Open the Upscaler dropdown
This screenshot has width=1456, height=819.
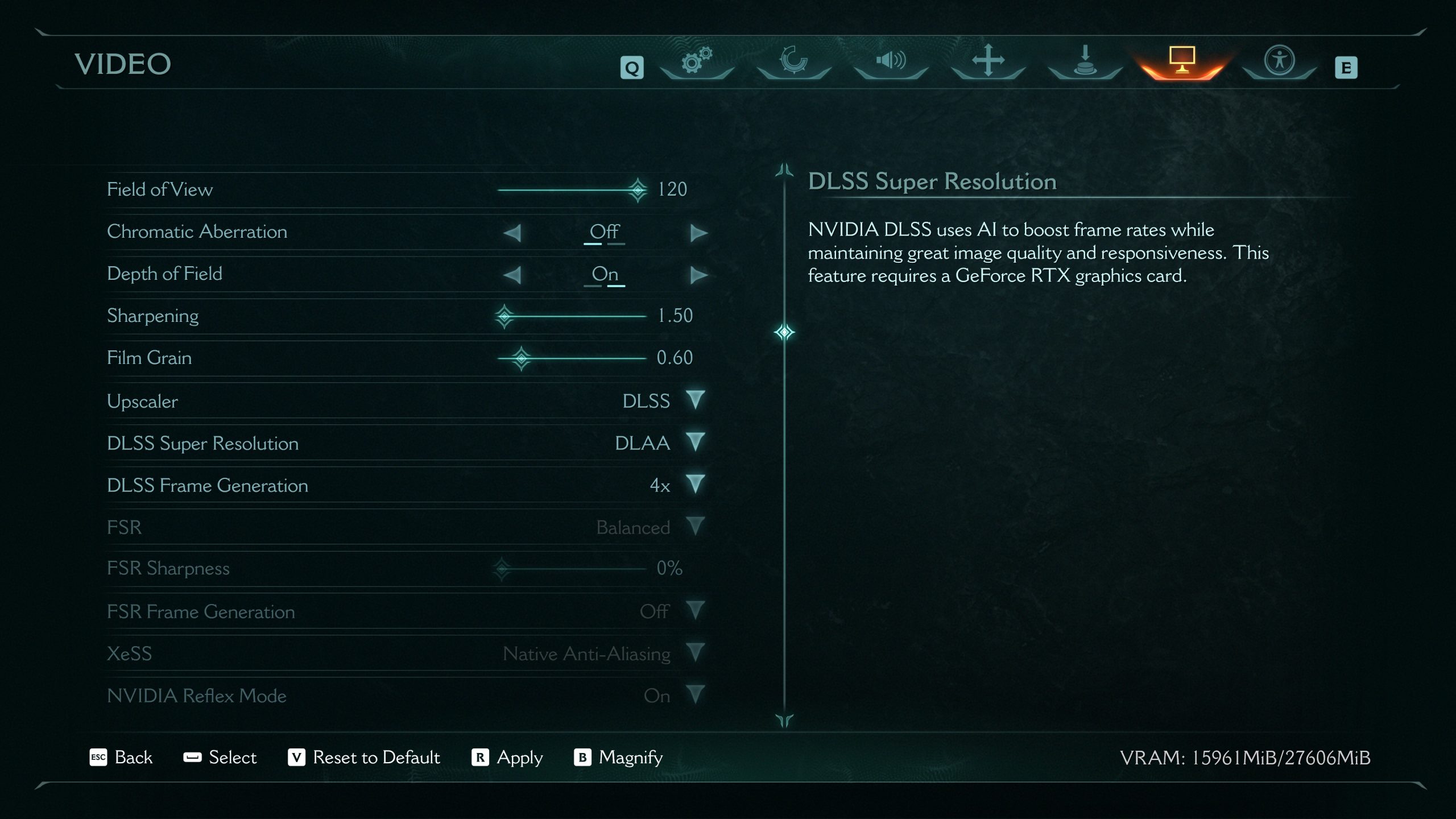click(695, 400)
